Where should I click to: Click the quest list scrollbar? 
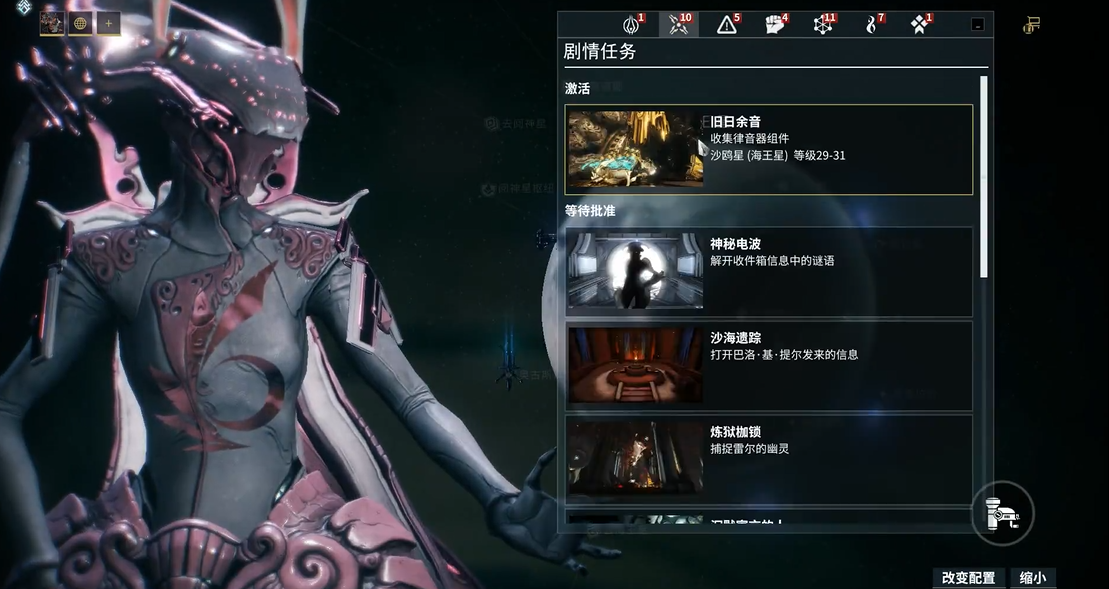point(984,175)
